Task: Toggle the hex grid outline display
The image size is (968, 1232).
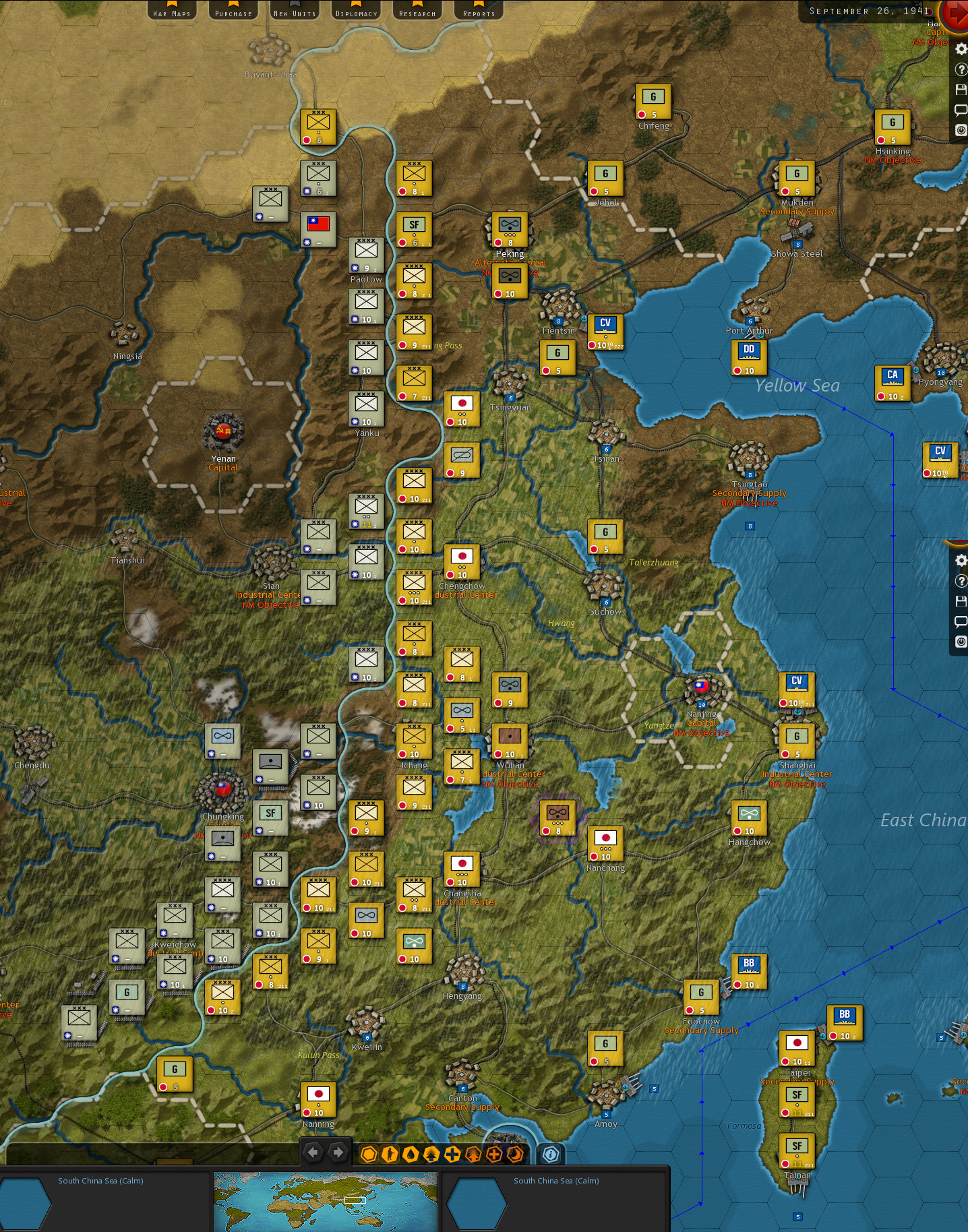Action: click(x=369, y=1153)
